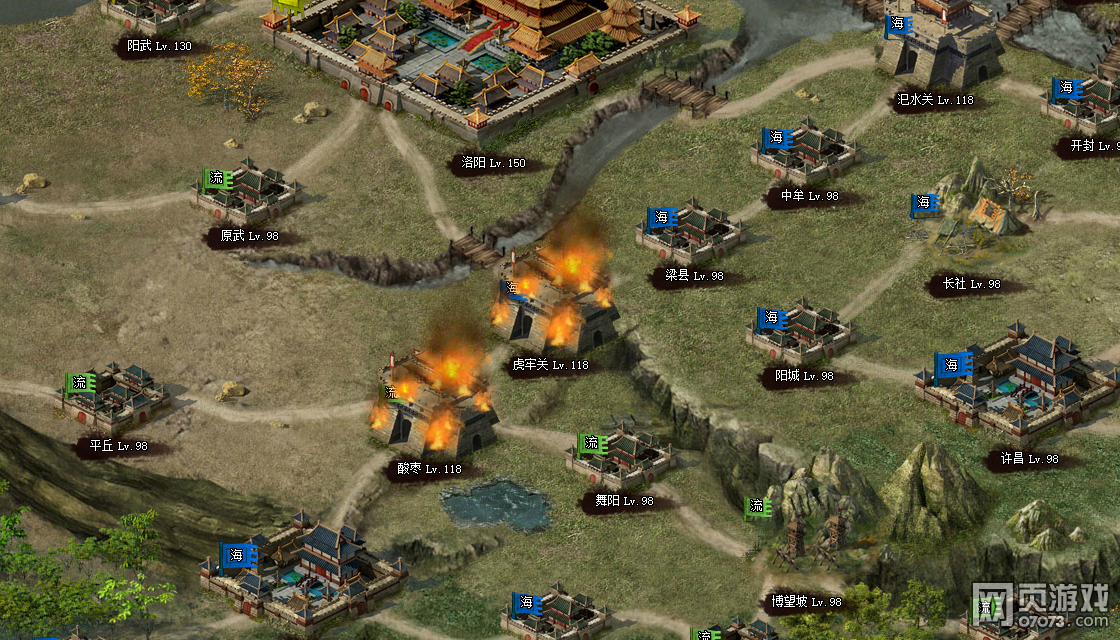Select the 洛阳 Lv.150 city node
1120x640 pixels.
pyautogui.click(x=480, y=70)
